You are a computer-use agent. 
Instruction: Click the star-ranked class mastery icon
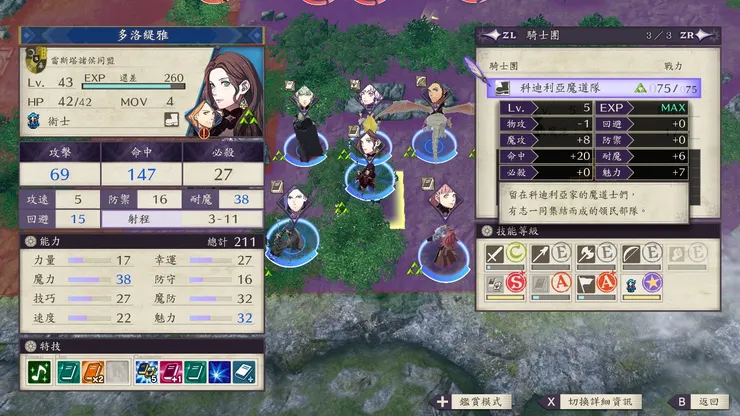click(x=642, y=286)
